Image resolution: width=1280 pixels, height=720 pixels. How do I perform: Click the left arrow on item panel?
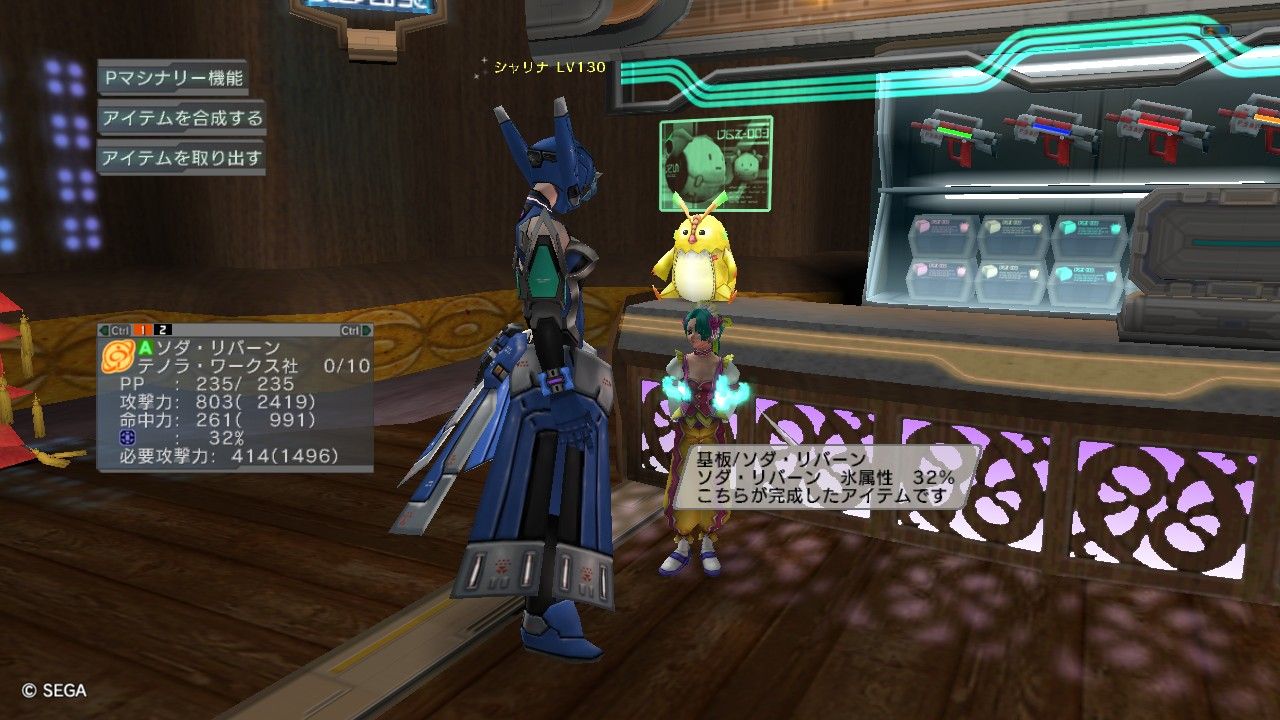103,330
